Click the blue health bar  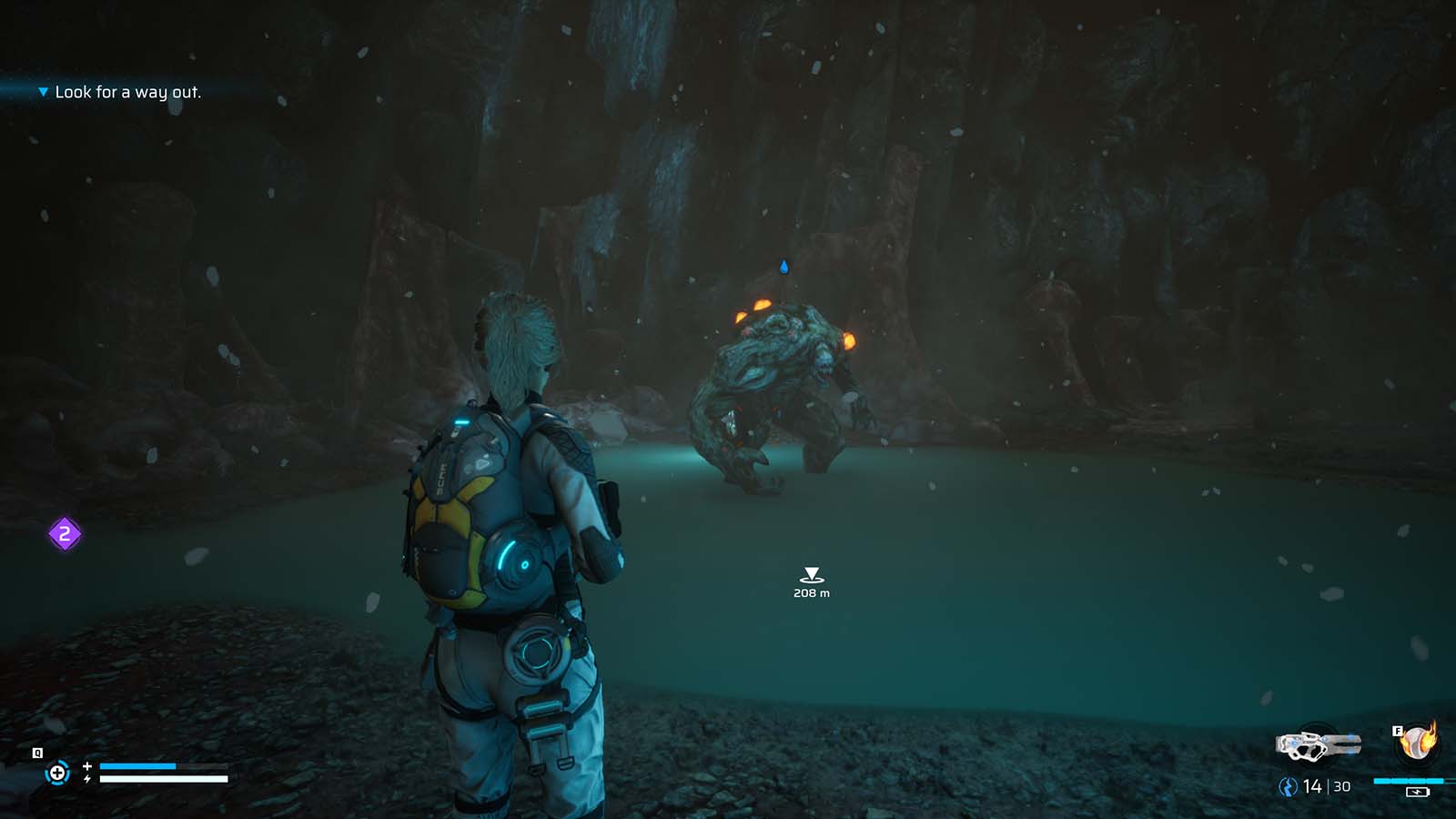(x=136, y=766)
